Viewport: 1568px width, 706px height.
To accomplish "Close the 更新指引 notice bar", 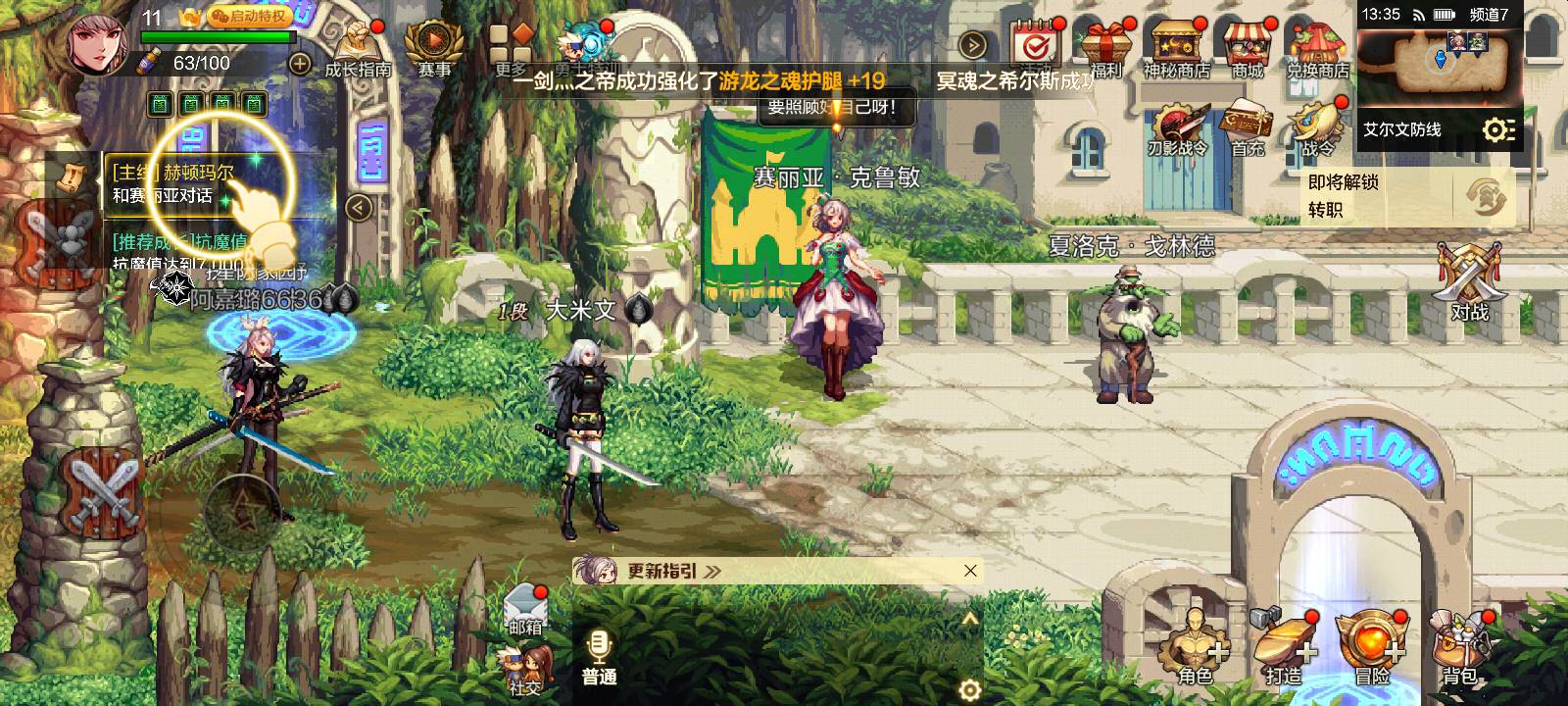I will pyautogui.click(x=970, y=571).
